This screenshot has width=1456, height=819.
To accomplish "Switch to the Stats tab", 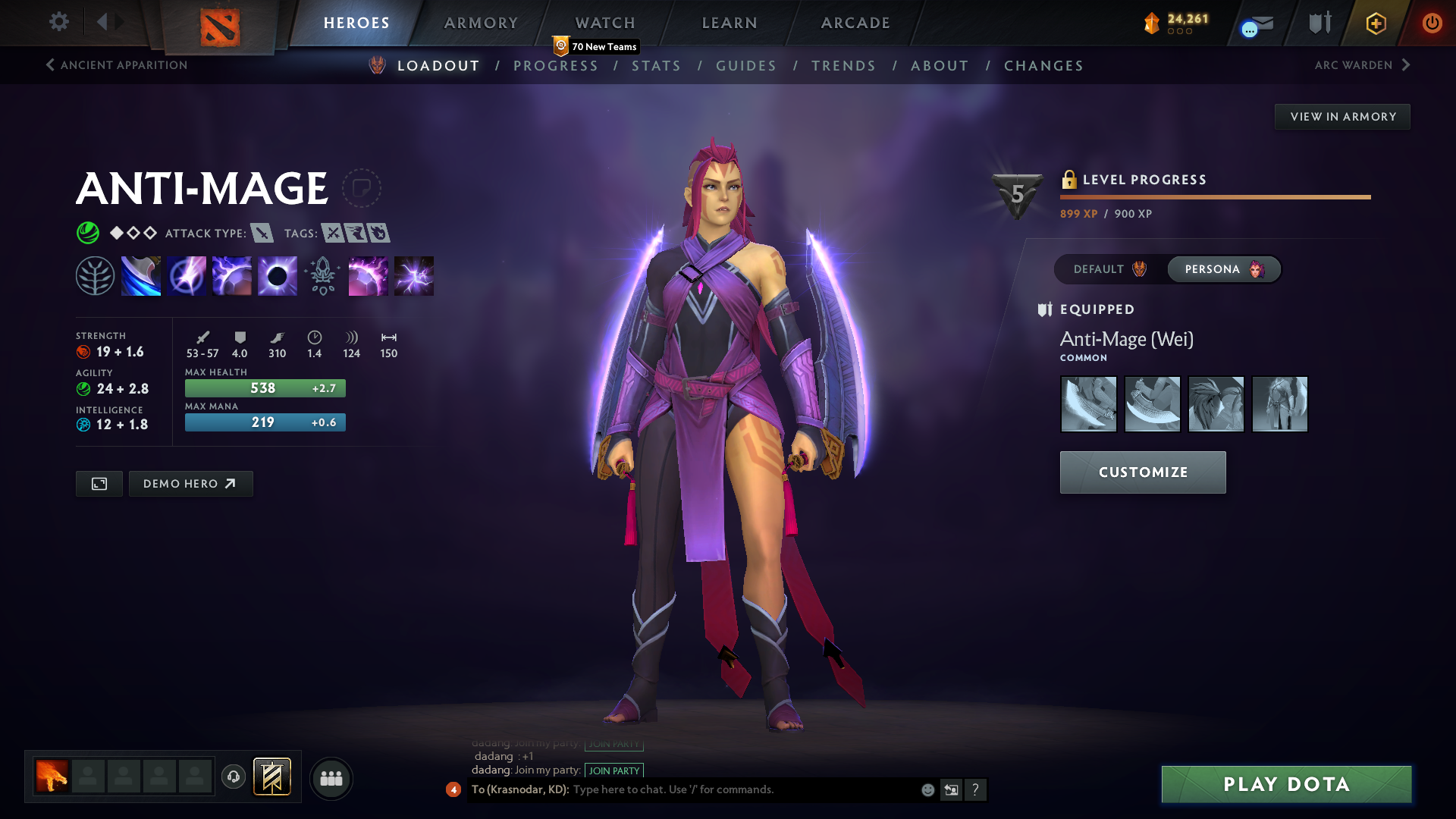I will [657, 66].
